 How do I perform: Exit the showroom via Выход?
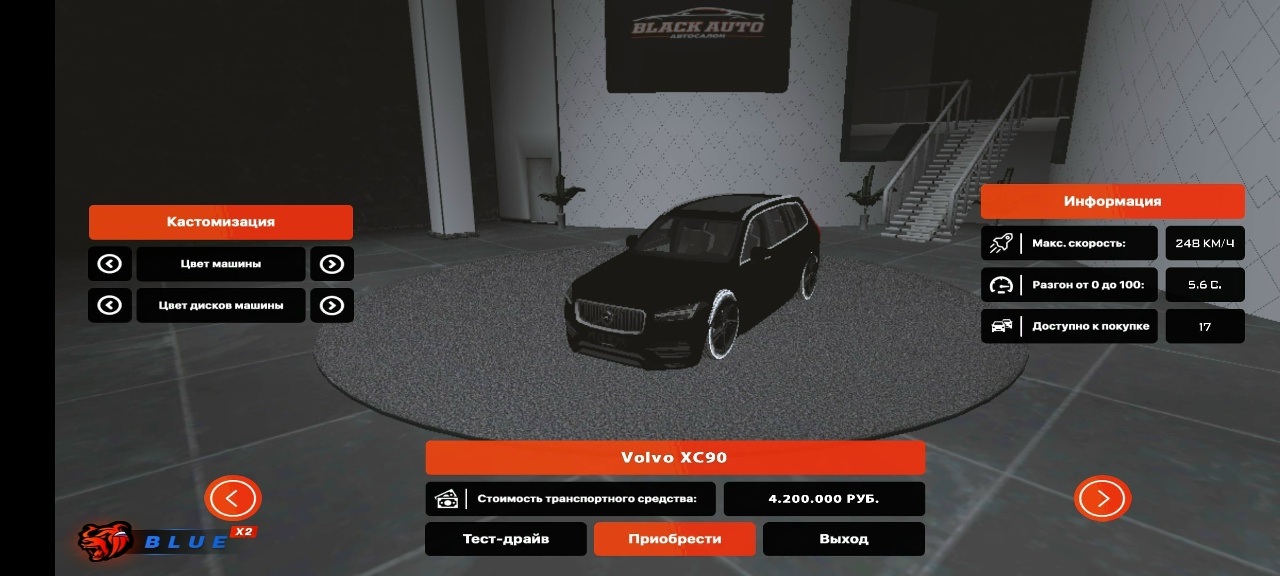pos(843,539)
